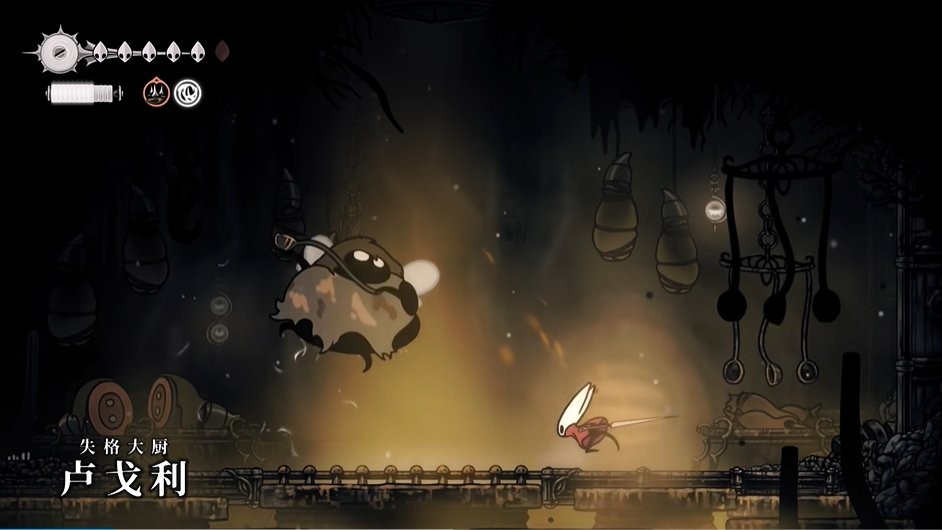The height and width of the screenshot is (530, 942).
Task: Select the red spike tool icon
Action: tap(156, 93)
